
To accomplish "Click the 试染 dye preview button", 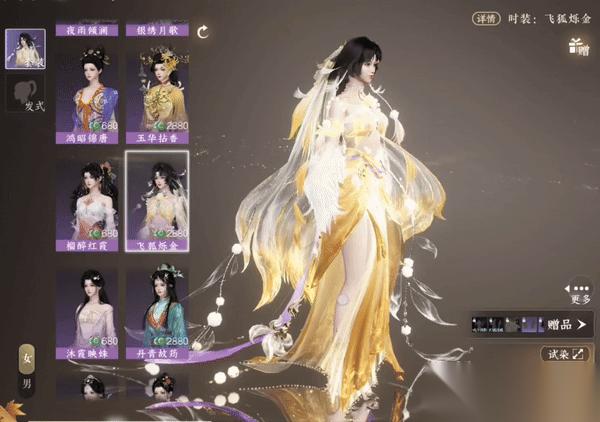I will tap(566, 353).
